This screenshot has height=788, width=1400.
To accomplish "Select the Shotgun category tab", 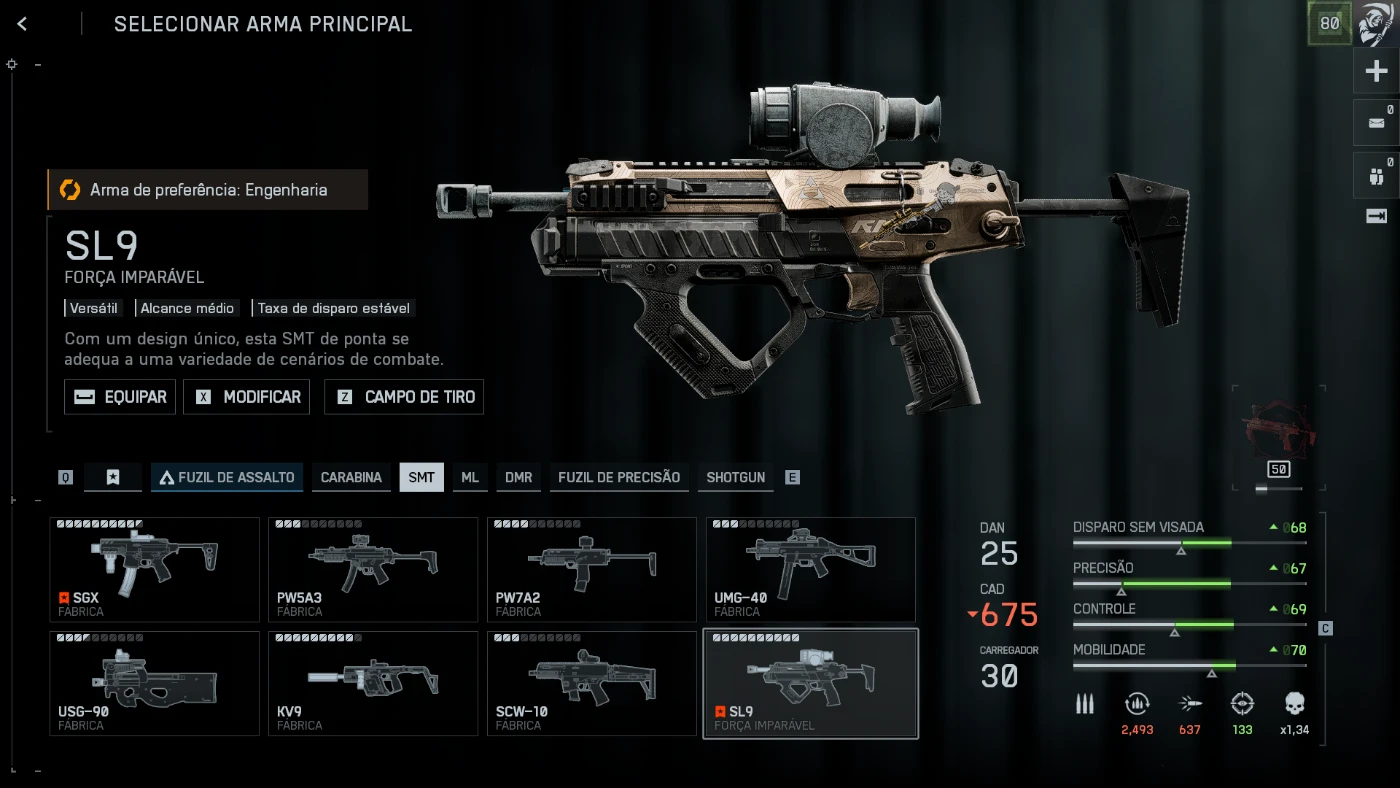I will [x=735, y=477].
